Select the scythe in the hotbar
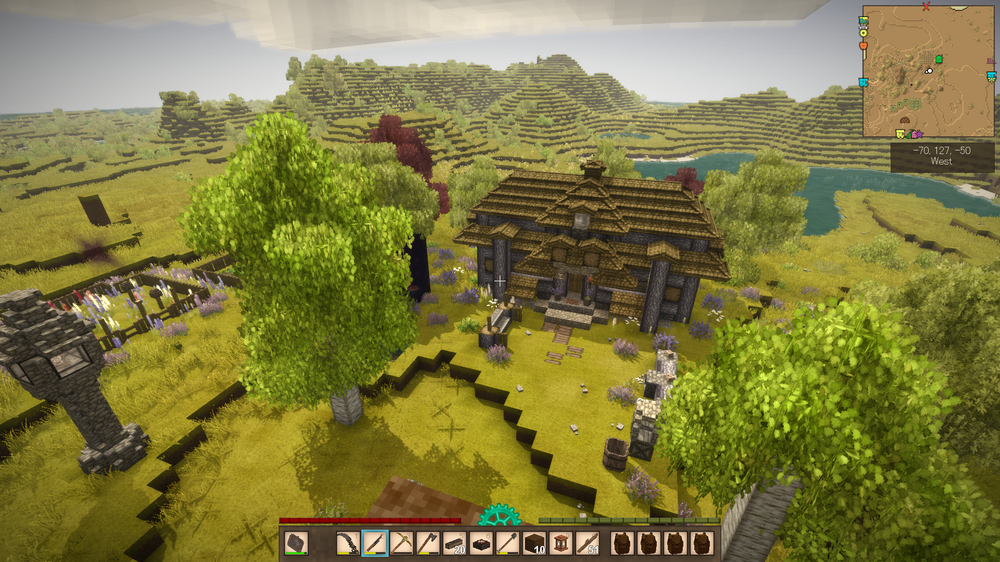 (348, 543)
